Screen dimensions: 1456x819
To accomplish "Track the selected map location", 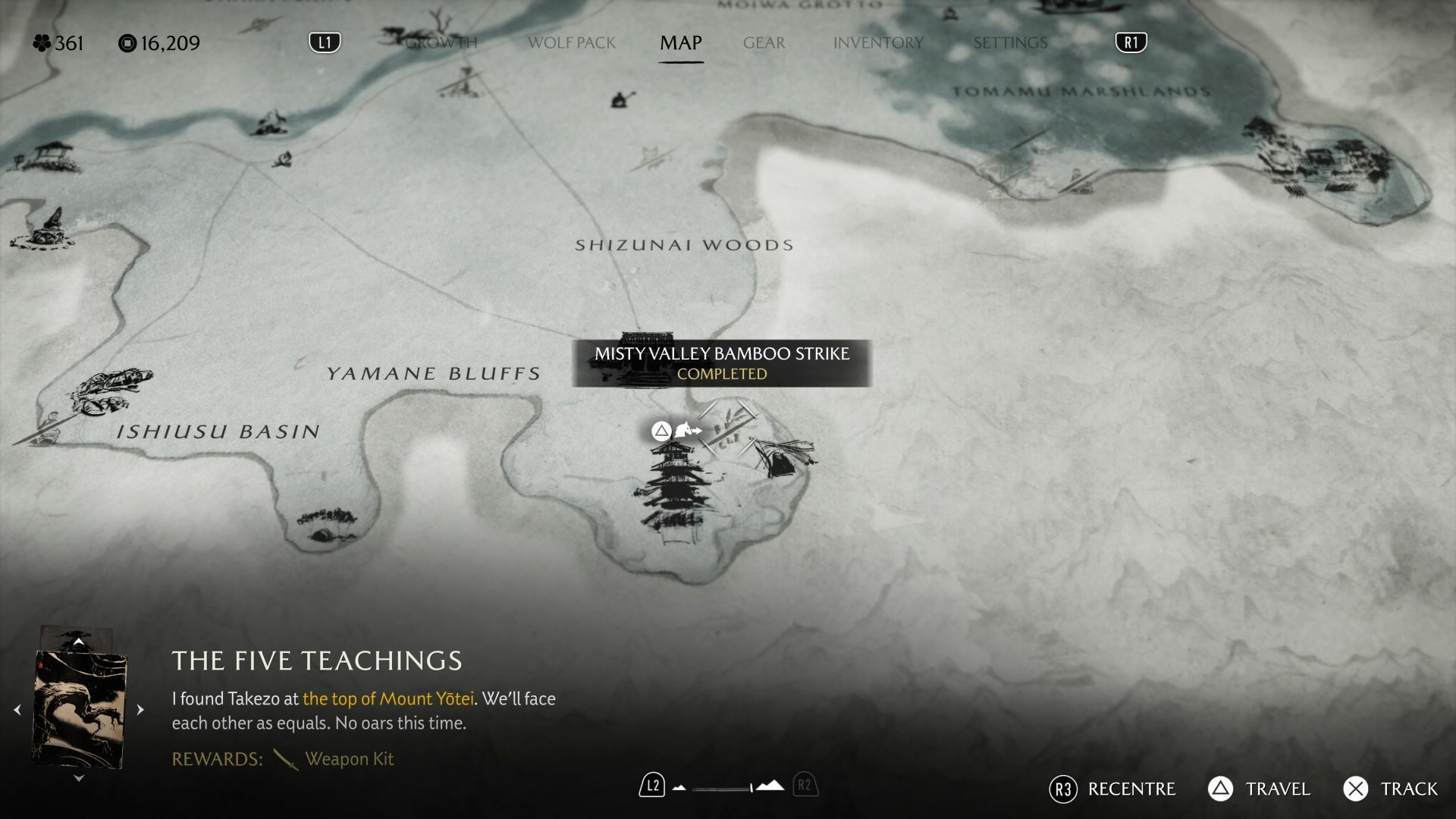I will (x=1391, y=789).
